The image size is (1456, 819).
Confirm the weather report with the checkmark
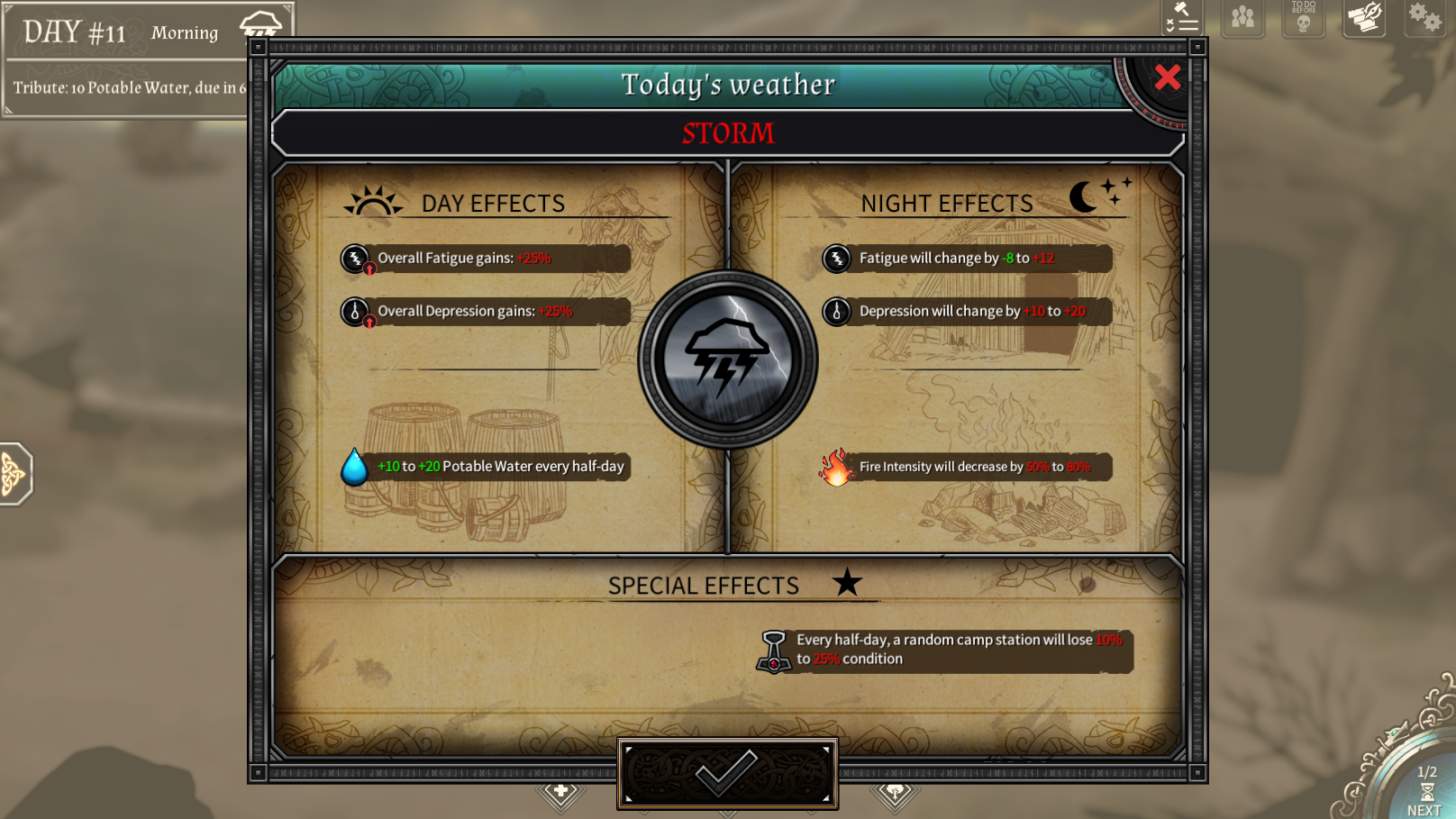click(727, 773)
